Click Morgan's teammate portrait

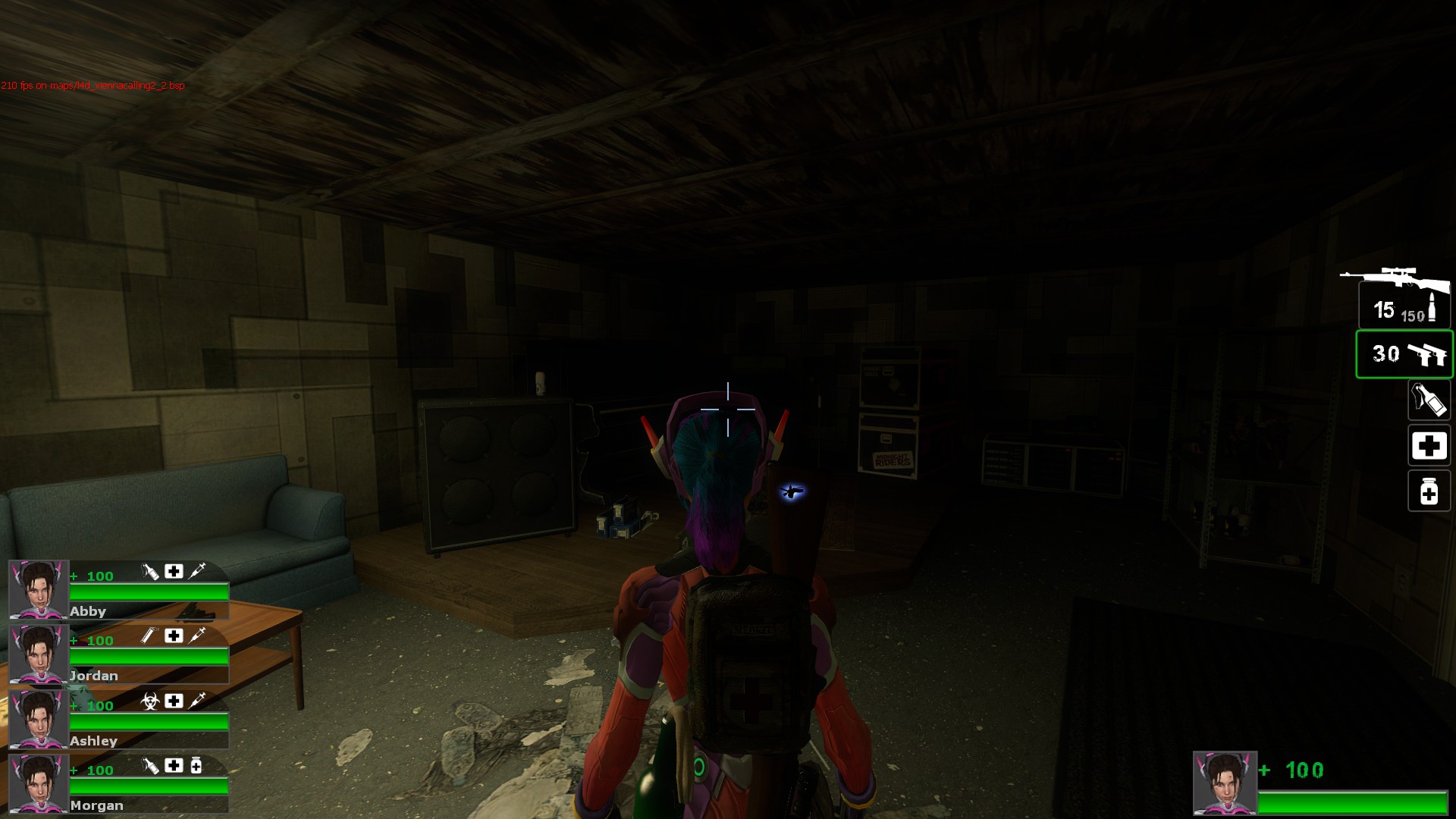[x=38, y=783]
